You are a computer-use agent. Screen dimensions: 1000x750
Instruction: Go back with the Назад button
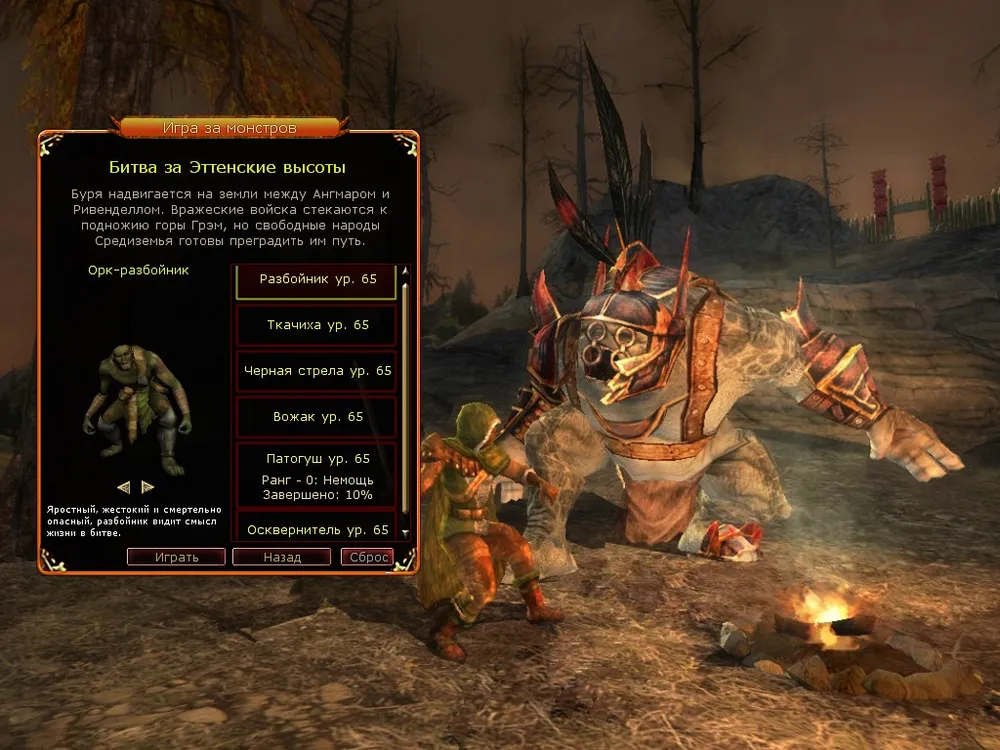pos(281,557)
